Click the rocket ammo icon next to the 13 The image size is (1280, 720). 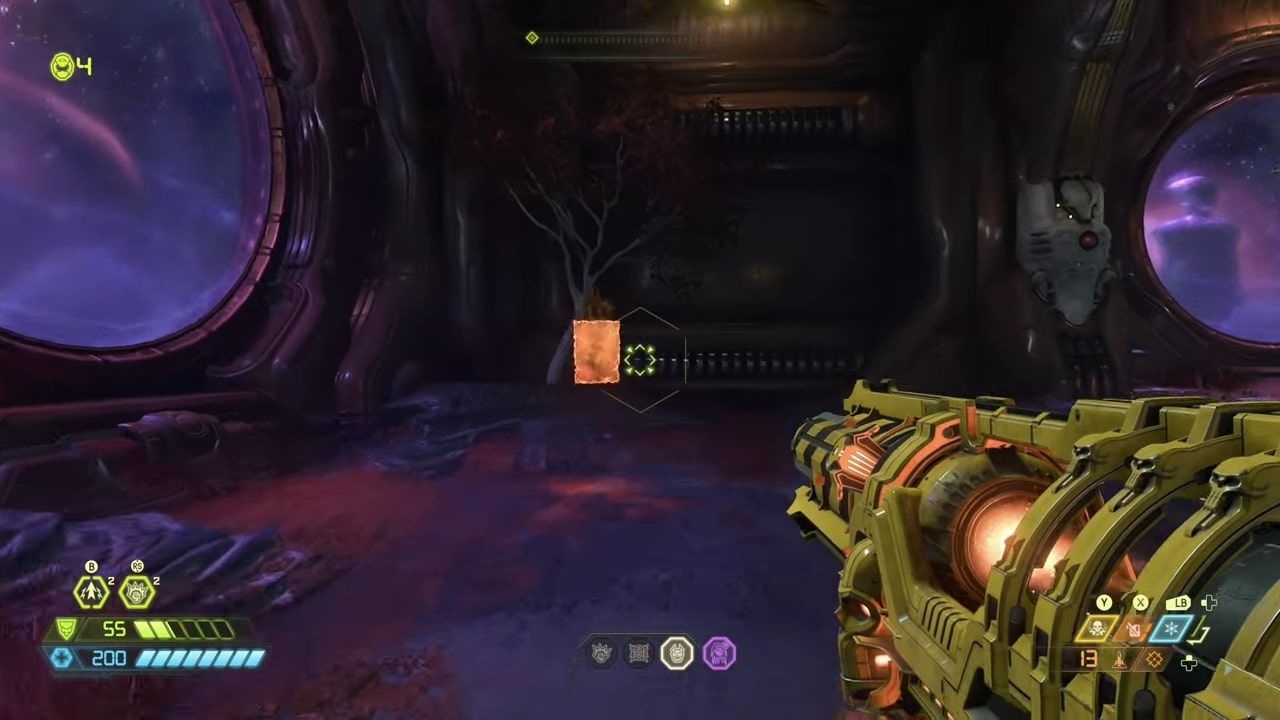pos(1120,661)
